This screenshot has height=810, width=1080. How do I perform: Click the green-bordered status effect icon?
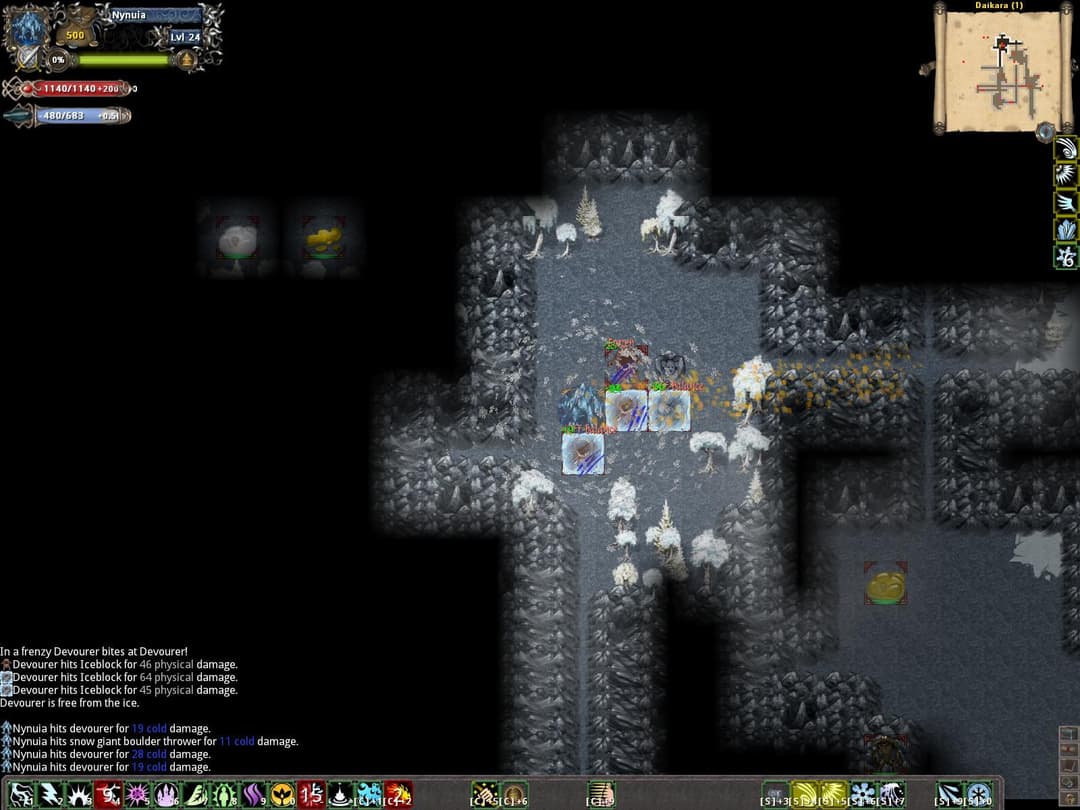1066,257
